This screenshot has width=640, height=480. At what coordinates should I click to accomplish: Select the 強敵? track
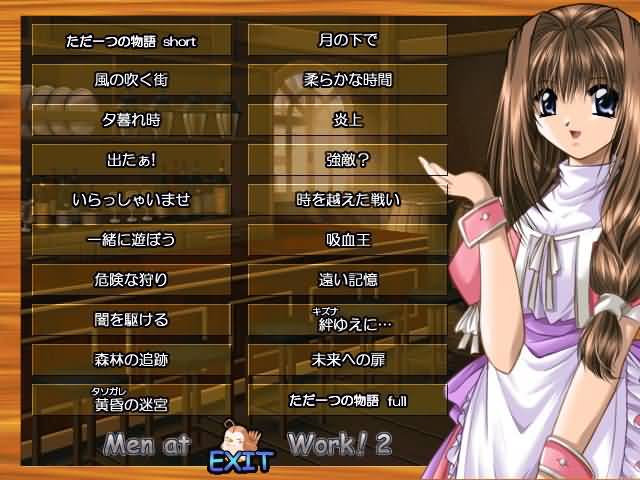348,160
